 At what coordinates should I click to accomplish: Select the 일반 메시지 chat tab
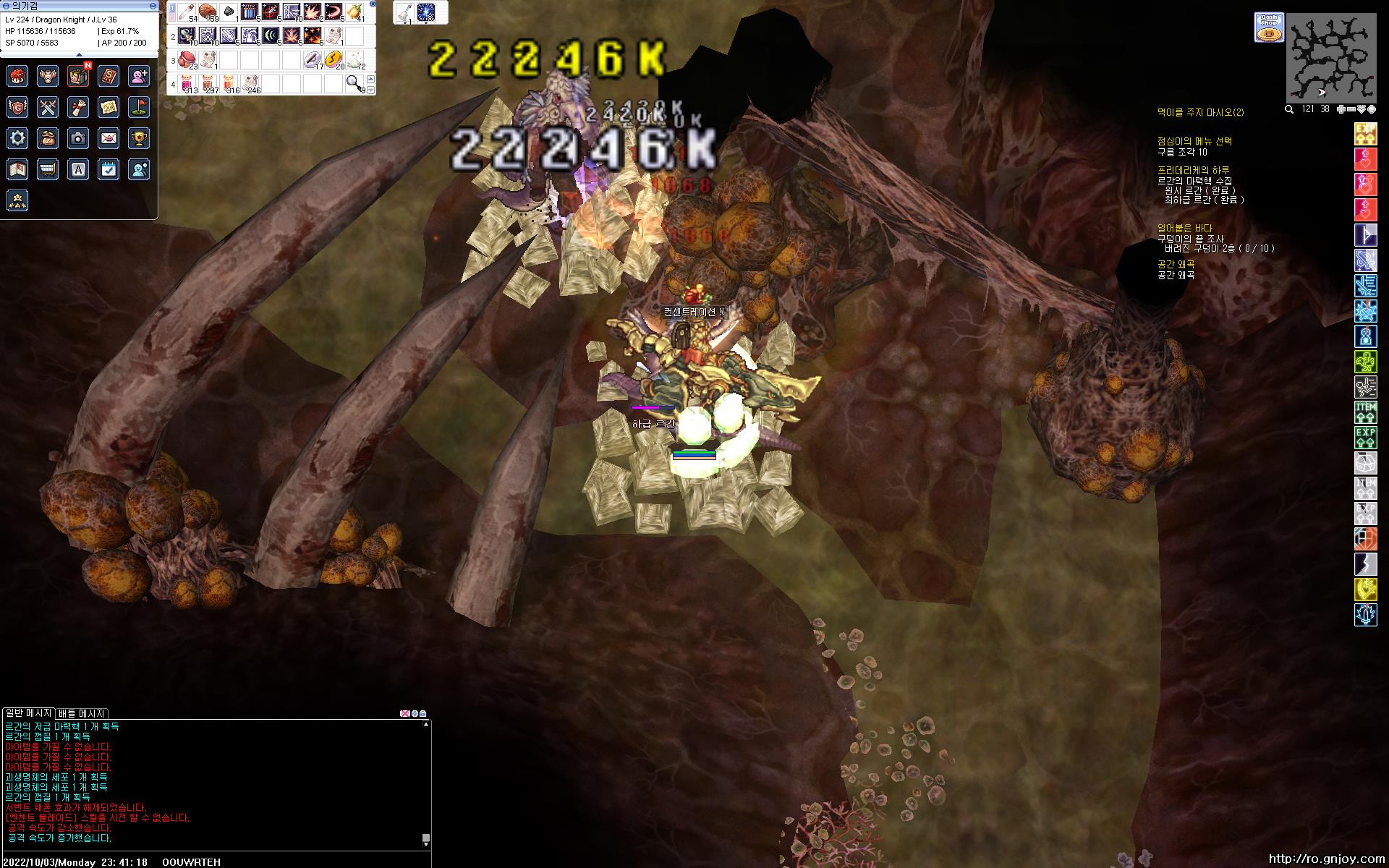(28, 713)
